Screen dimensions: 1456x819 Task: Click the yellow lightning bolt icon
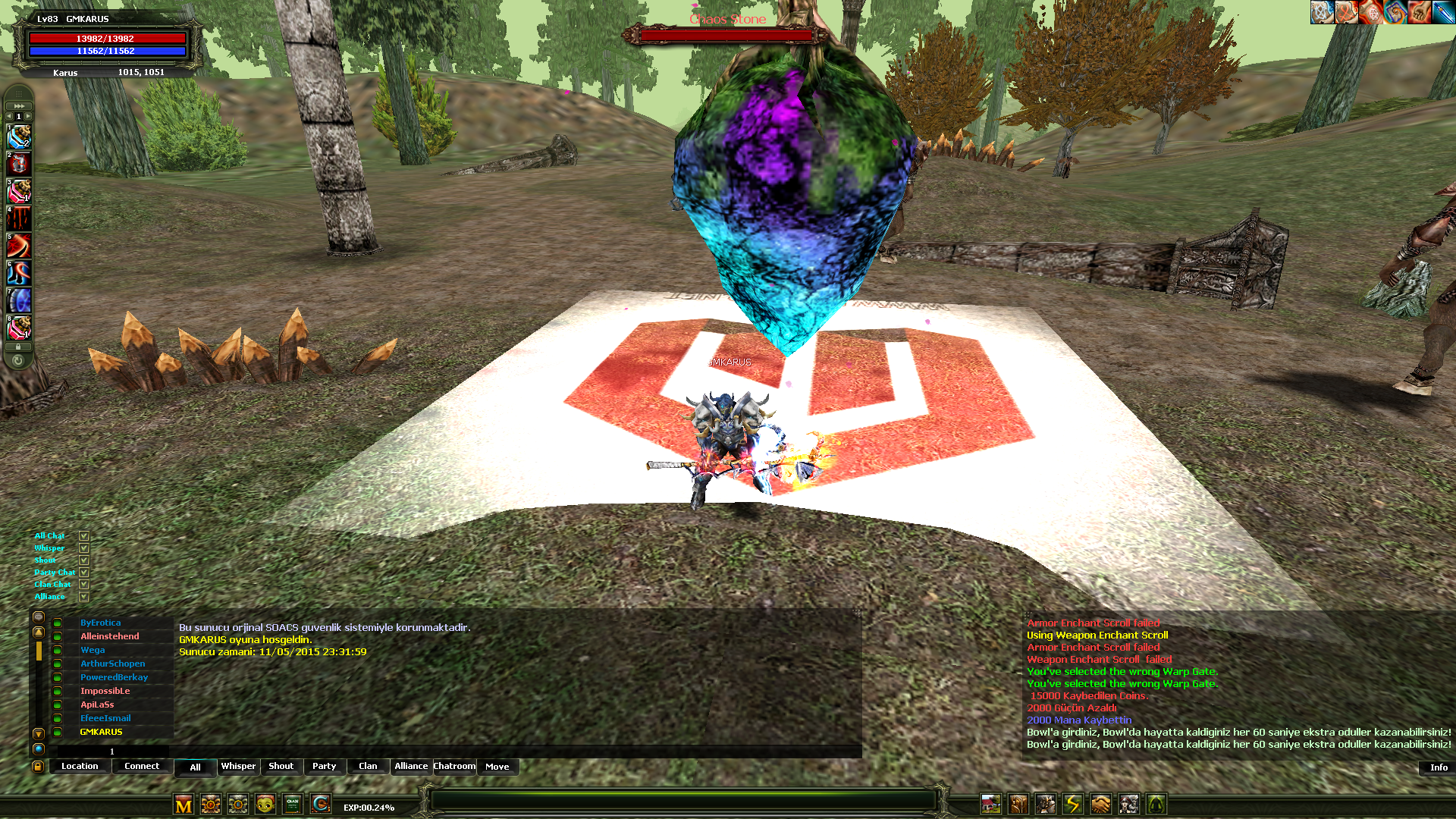(1073, 804)
